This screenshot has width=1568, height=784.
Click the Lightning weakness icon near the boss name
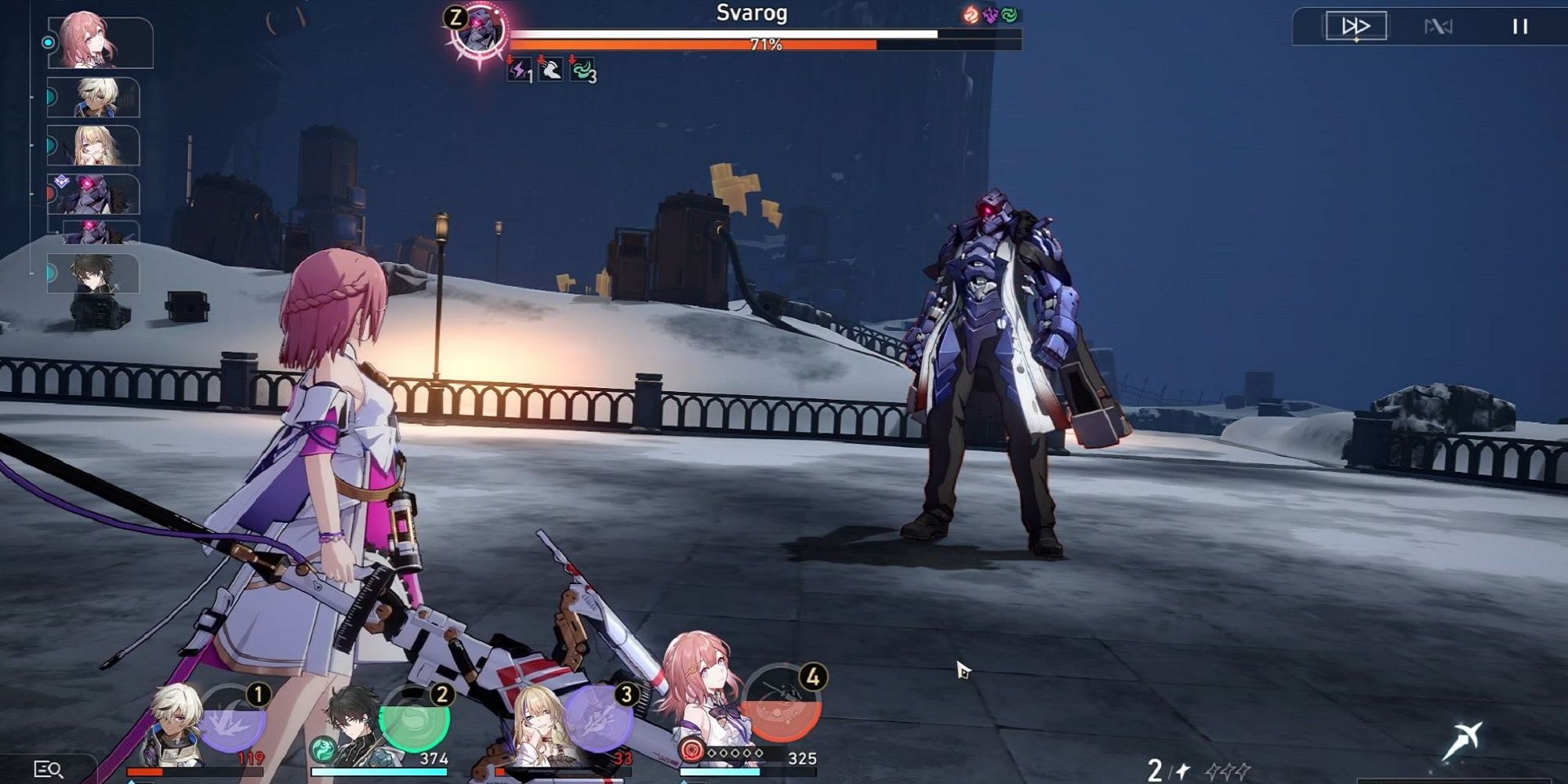coord(992,16)
